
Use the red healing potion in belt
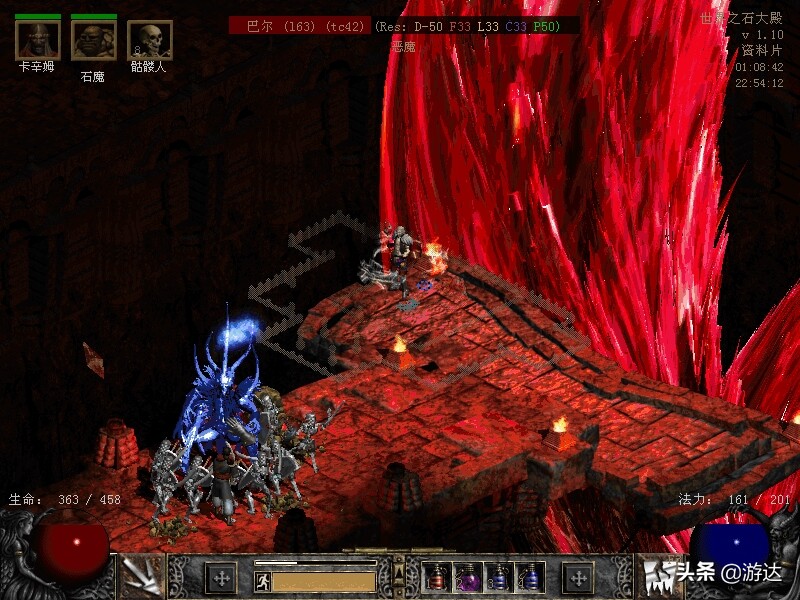437,577
